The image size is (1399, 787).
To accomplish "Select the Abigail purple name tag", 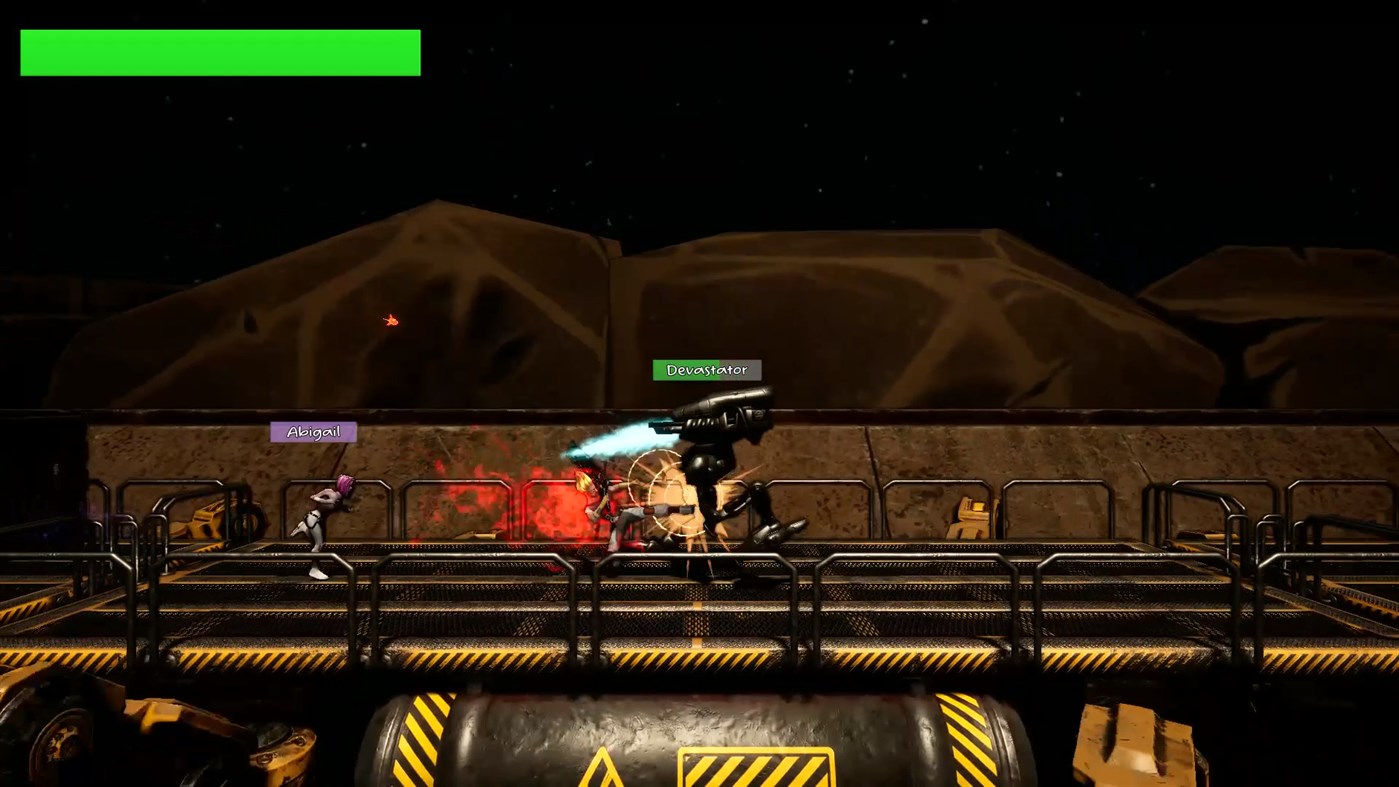I will [x=312, y=431].
